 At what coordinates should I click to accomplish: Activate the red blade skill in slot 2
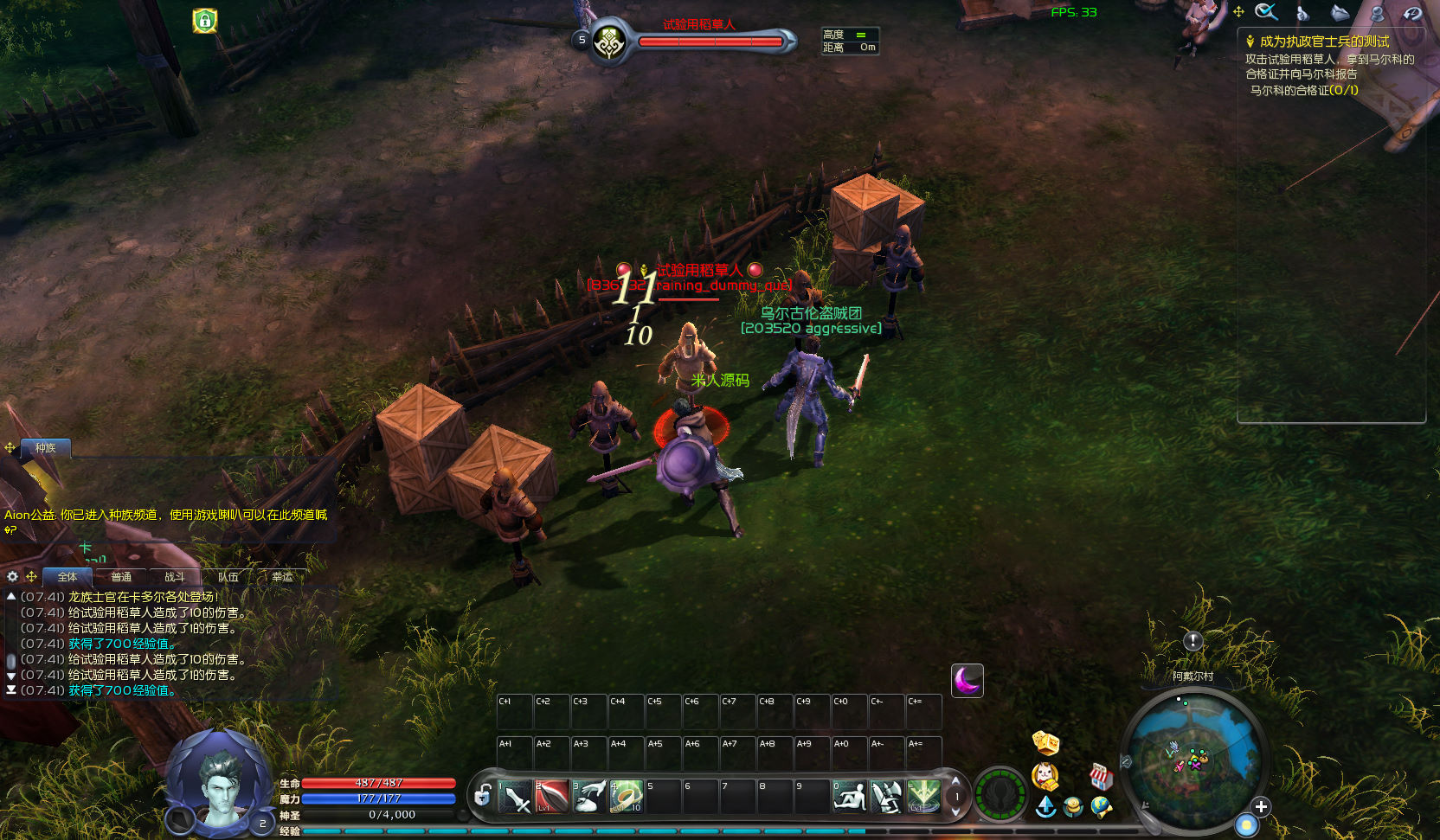[x=552, y=797]
